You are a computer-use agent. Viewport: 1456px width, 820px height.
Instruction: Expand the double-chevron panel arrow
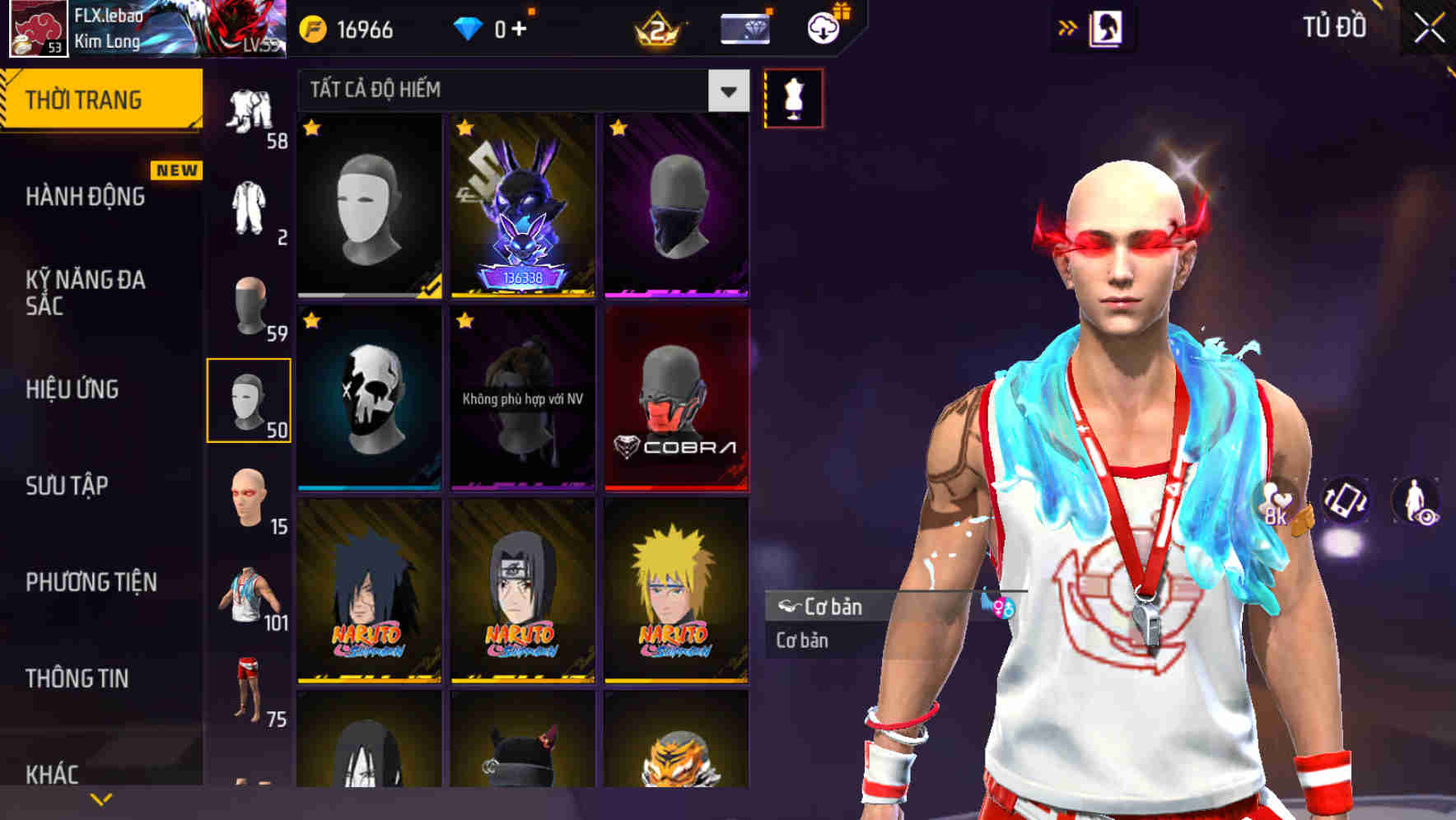[1068, 26]
